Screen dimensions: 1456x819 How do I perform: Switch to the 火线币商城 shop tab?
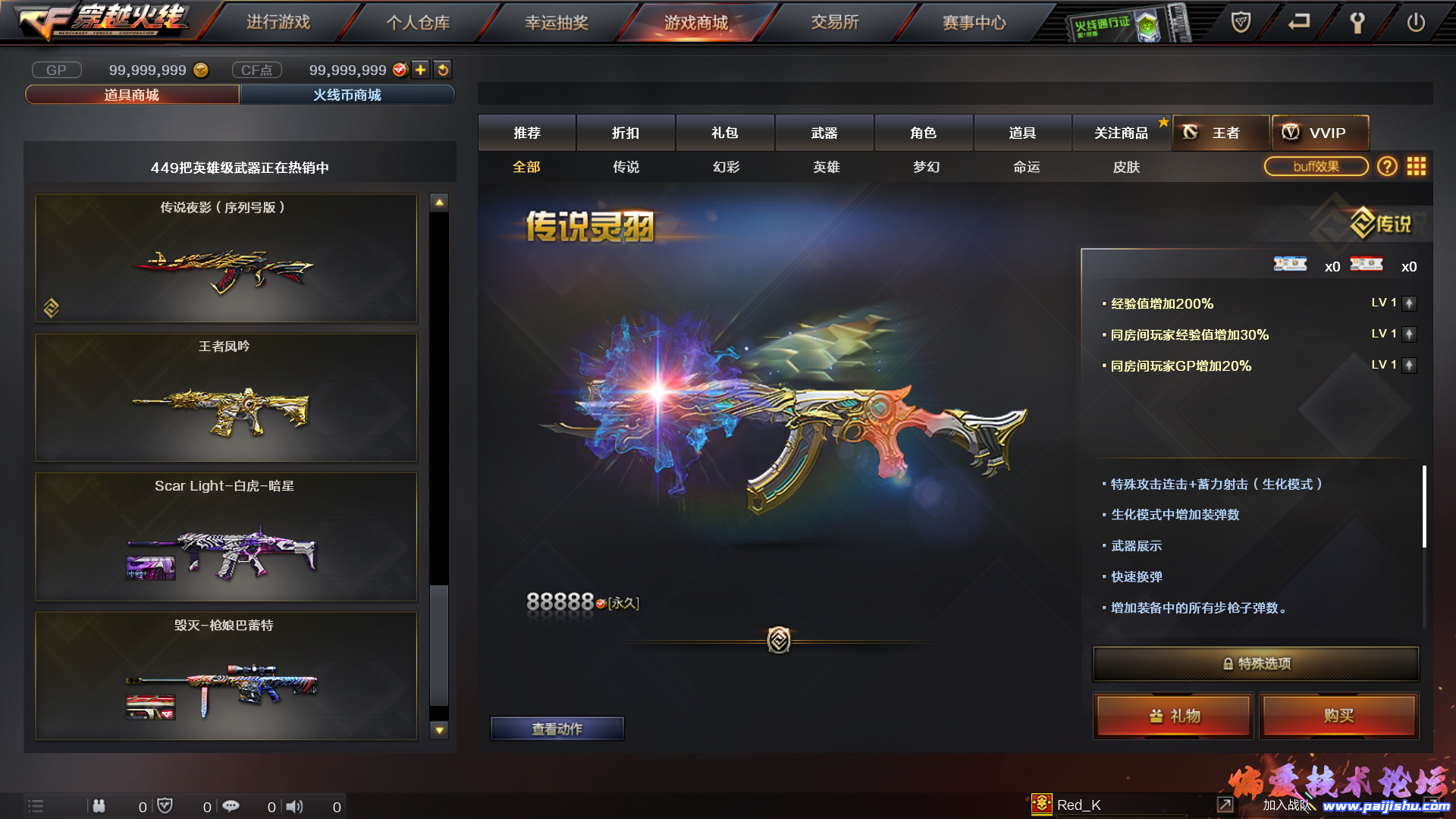[347, 95]
